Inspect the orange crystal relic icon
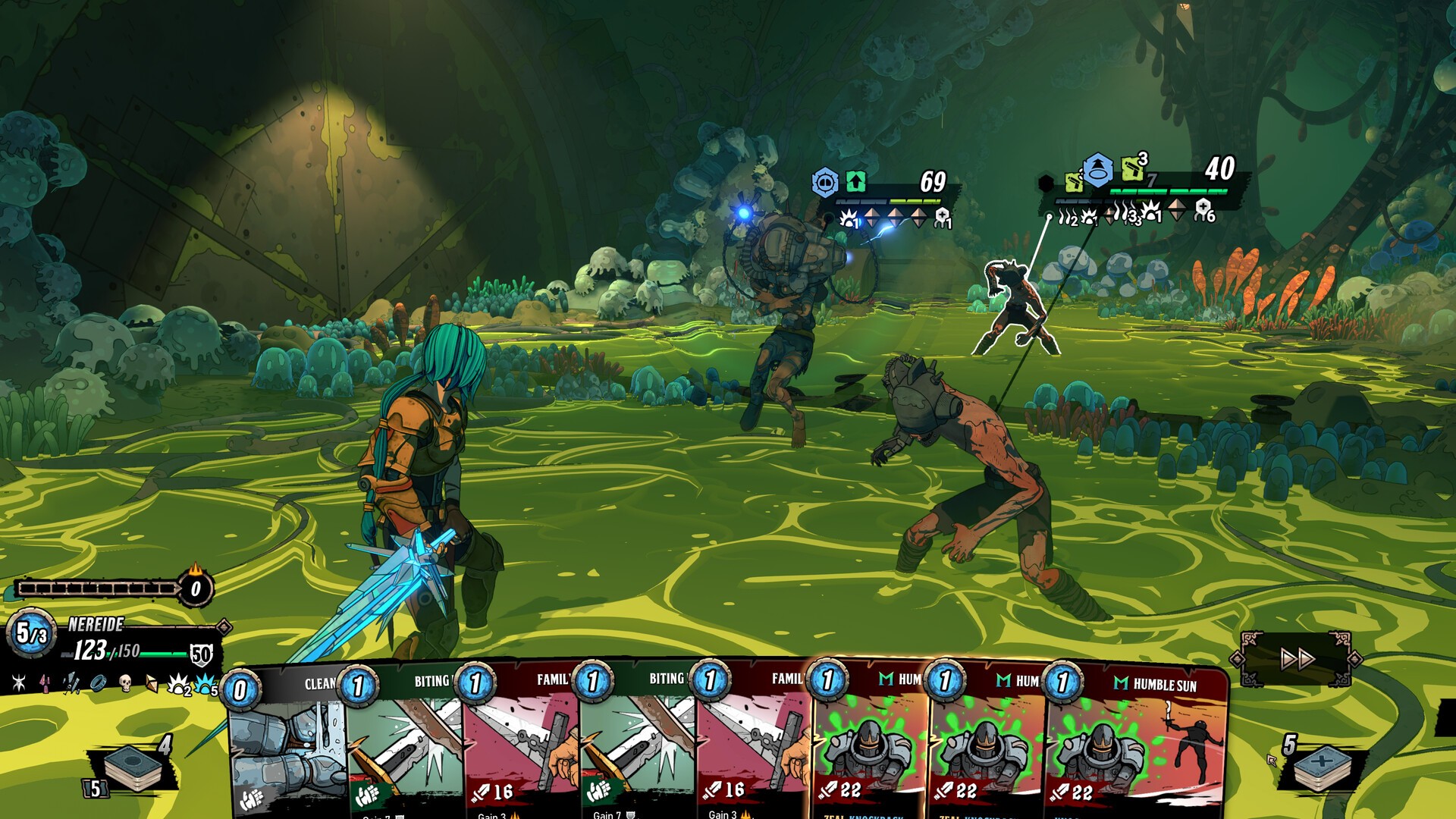The image size is (1456, 819). pyautogui.click(x=152, y=684)
